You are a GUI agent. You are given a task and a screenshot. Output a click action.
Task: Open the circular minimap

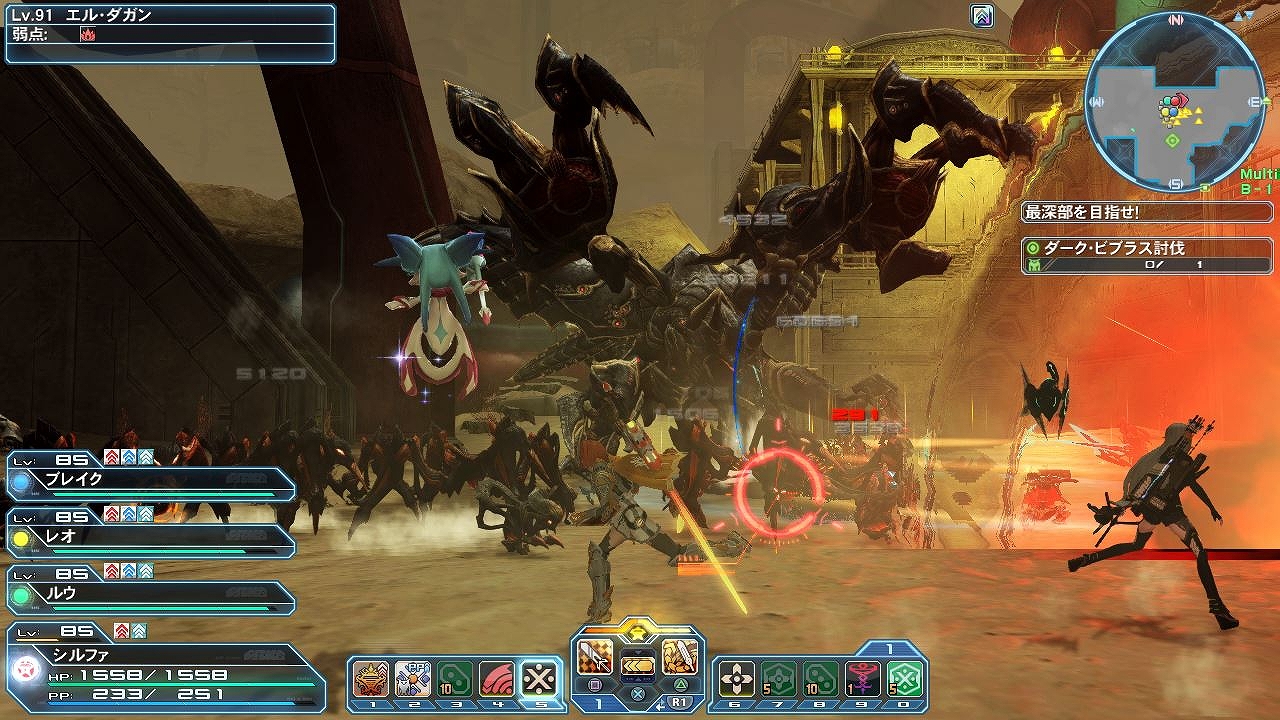point(1174,103)
